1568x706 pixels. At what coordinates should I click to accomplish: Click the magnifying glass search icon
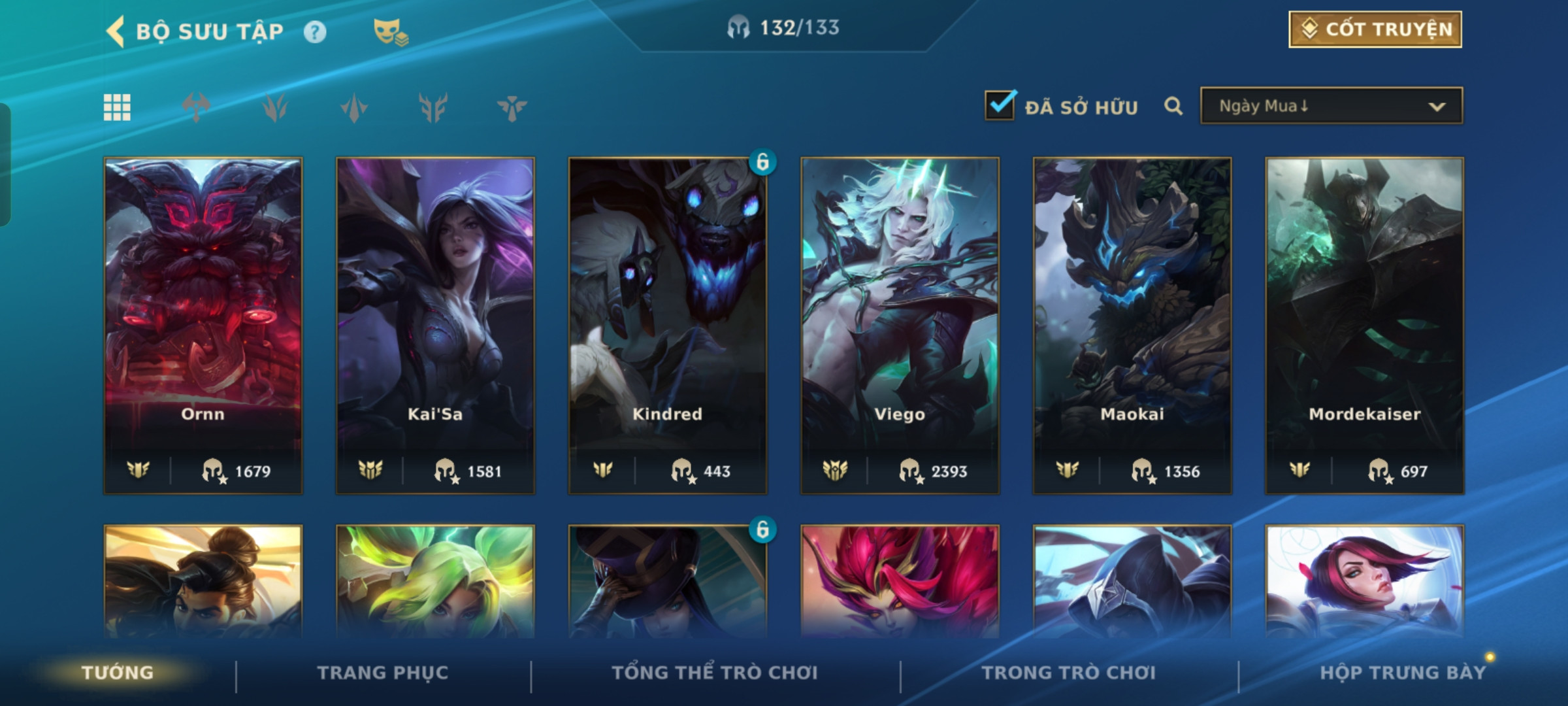pyautogui.click(x=1173, y=106)
